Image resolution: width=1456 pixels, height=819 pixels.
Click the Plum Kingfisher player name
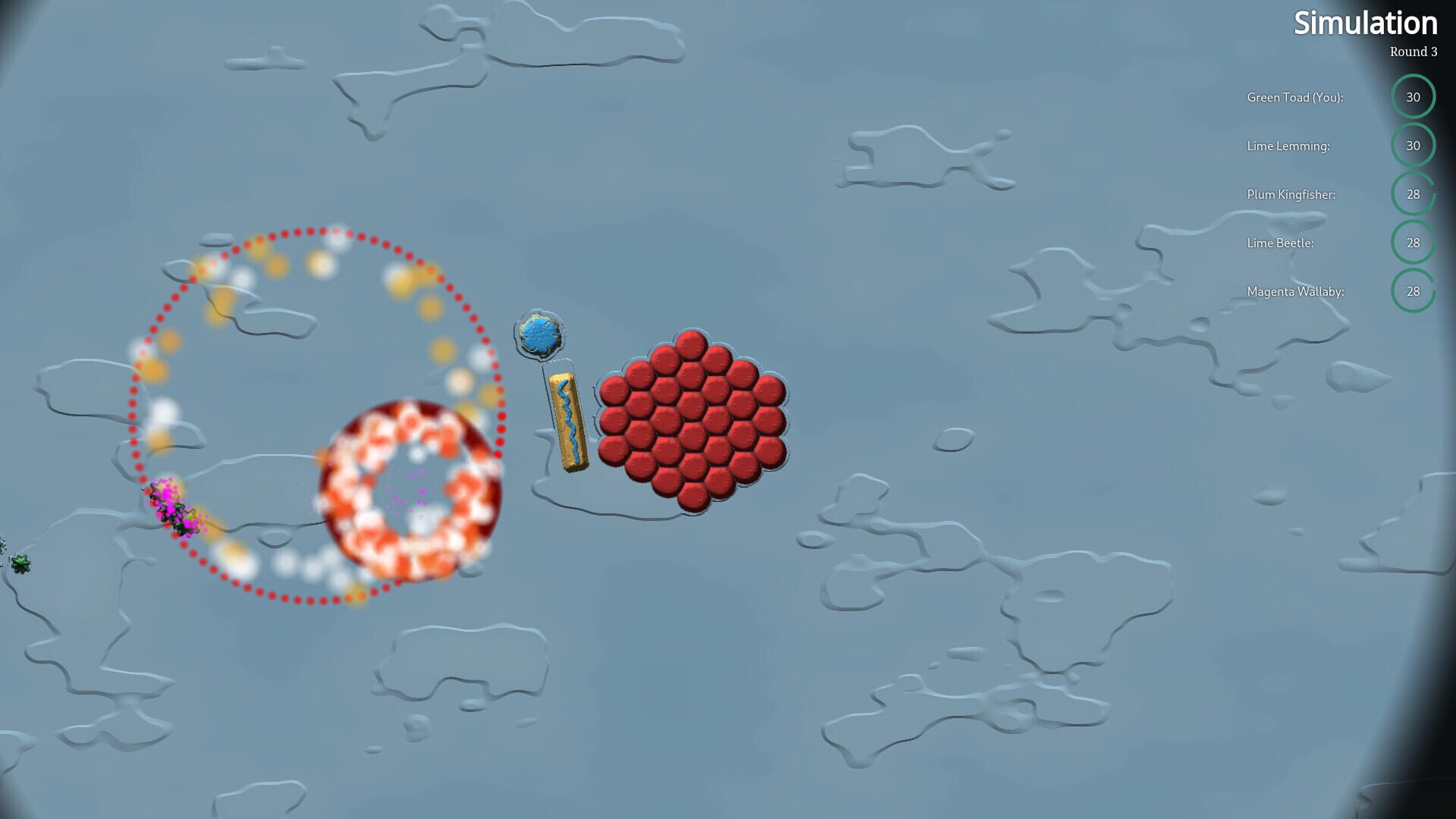coord(1291,194)
